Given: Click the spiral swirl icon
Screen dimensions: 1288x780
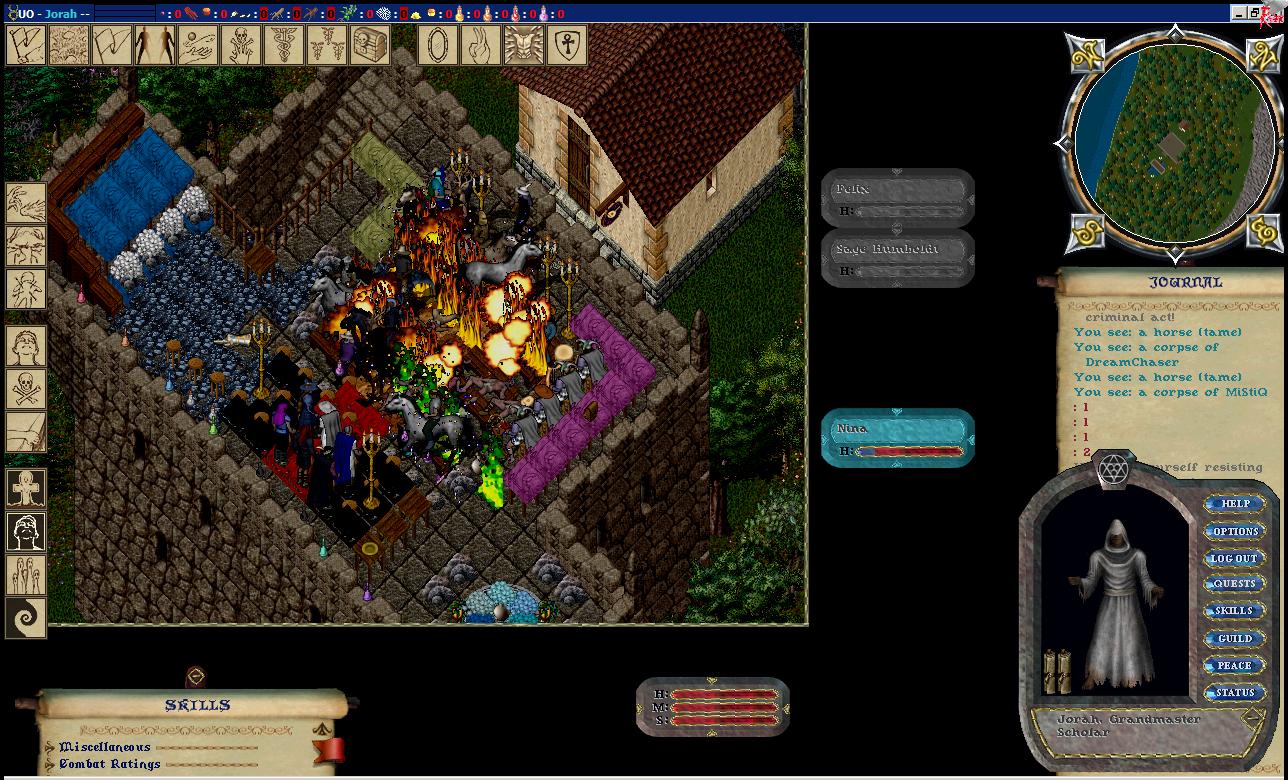Looking at the screenshot, I should coord(26,617).
